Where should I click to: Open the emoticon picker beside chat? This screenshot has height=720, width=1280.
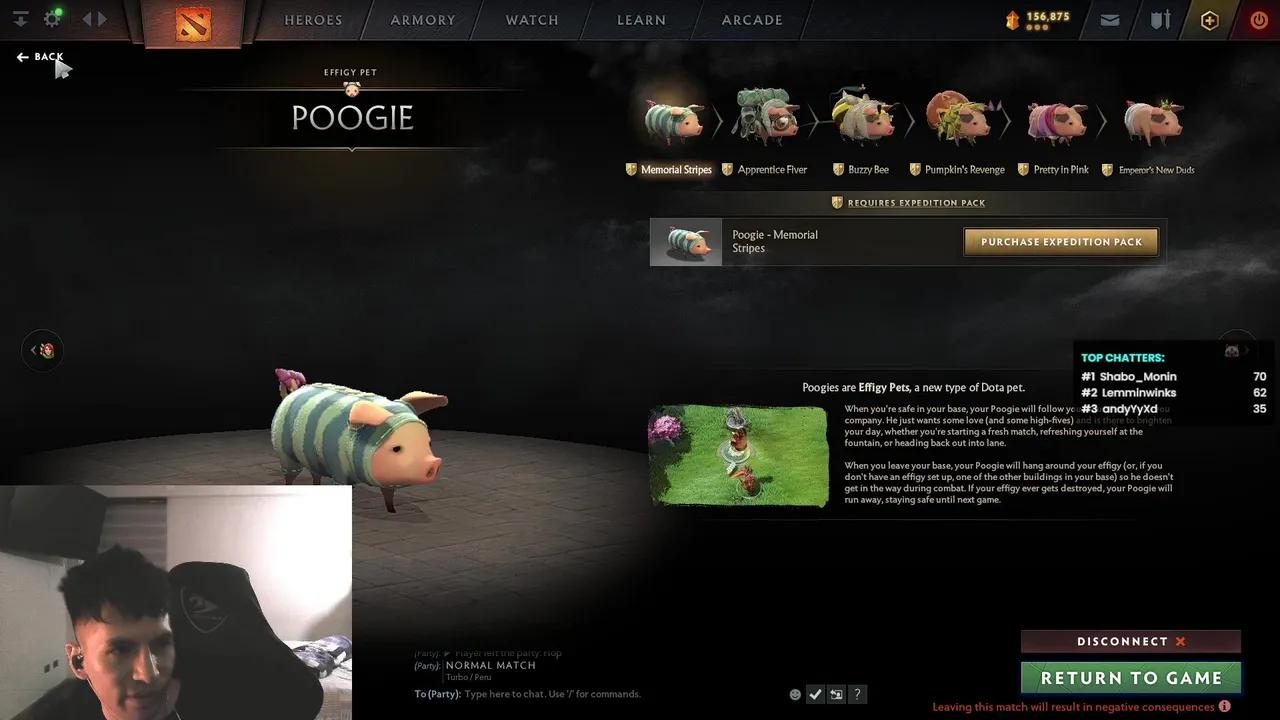[795, 694]
